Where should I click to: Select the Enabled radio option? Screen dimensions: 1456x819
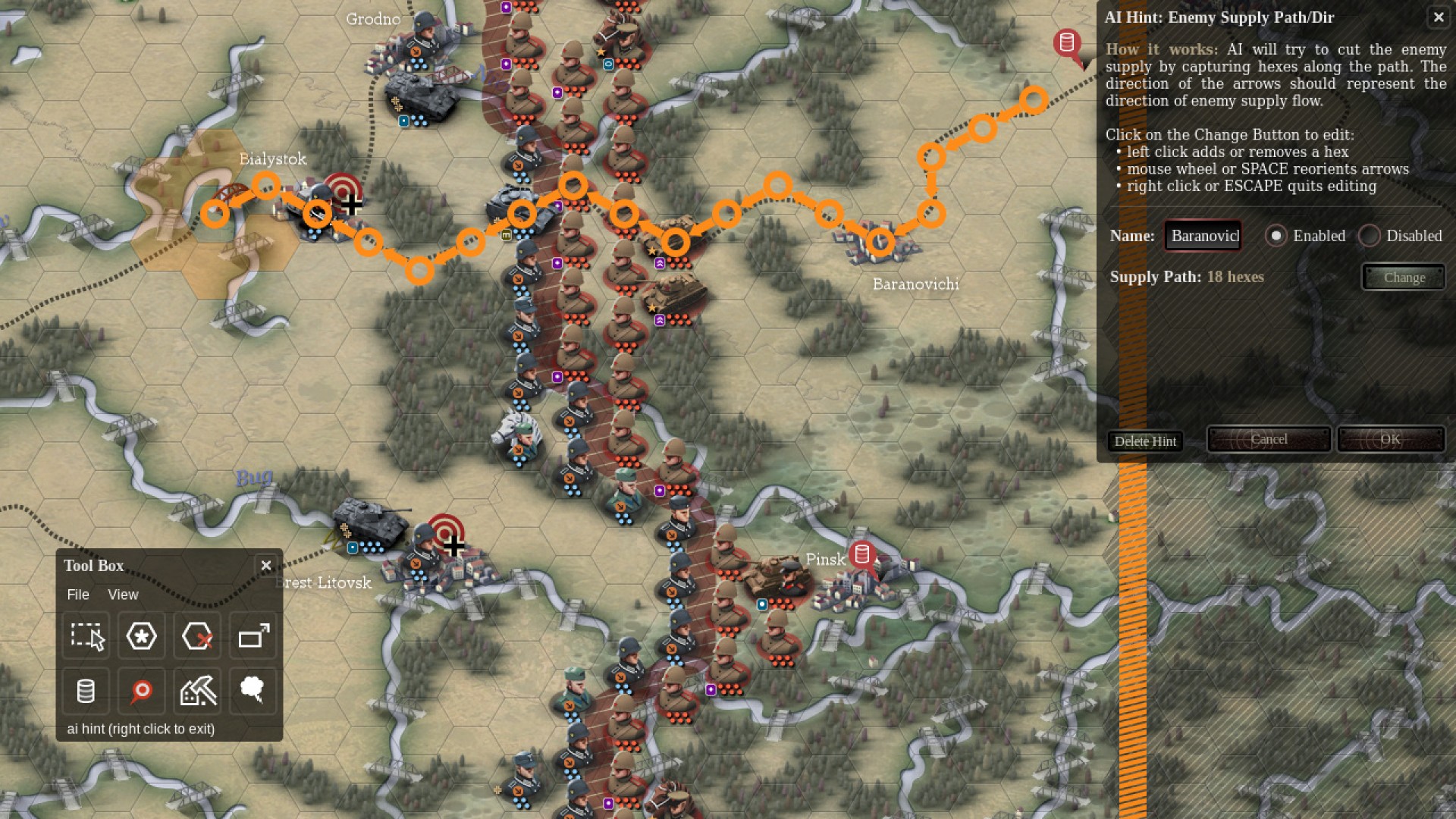1276,236
